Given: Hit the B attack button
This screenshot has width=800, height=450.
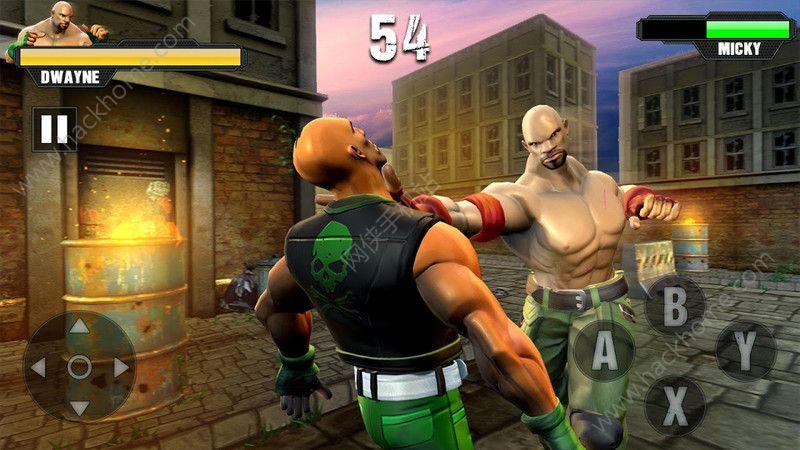Looking at the screenshot, I should pos(675,304).
